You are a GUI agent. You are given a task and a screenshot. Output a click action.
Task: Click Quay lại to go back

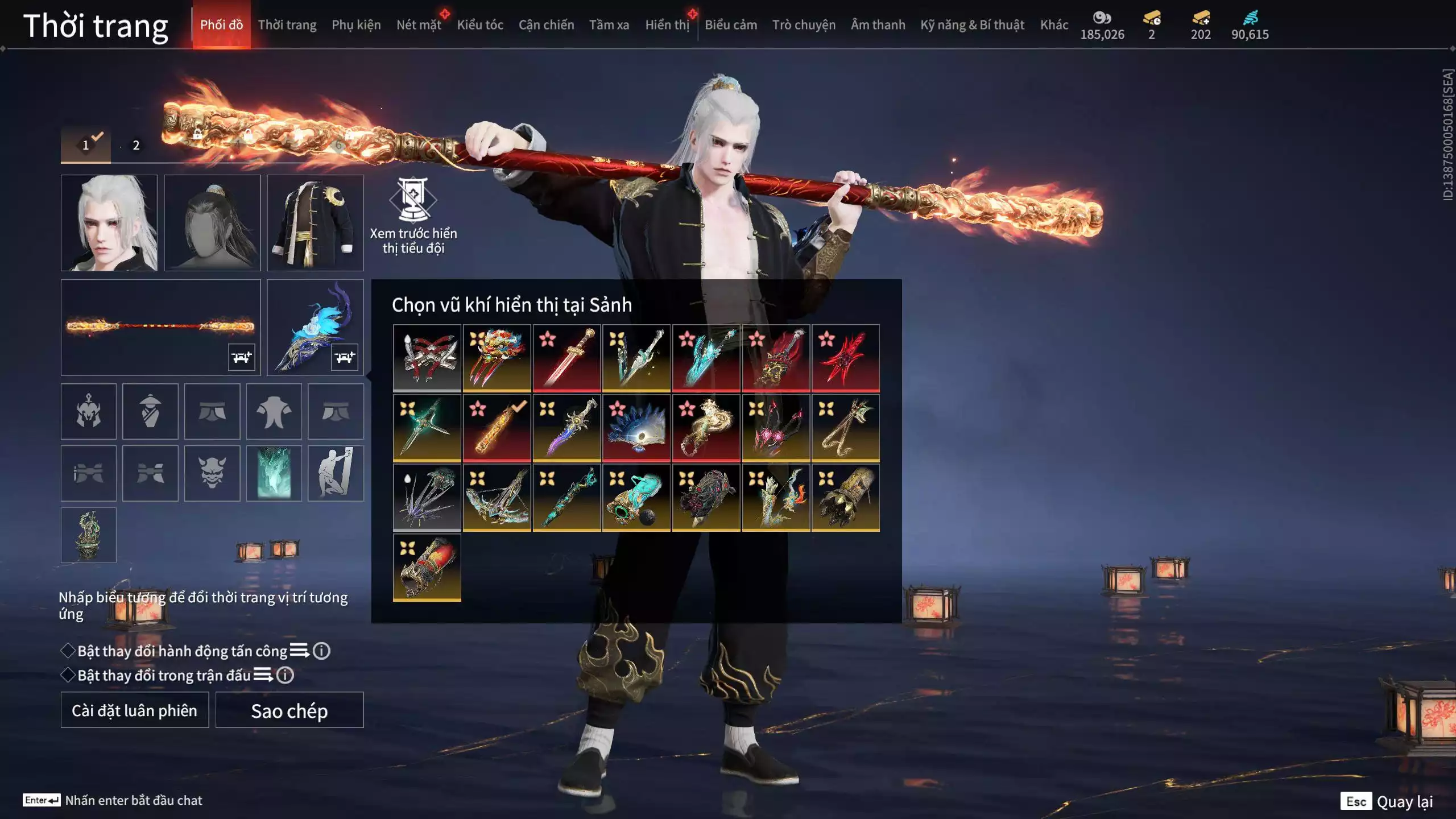1404,801
